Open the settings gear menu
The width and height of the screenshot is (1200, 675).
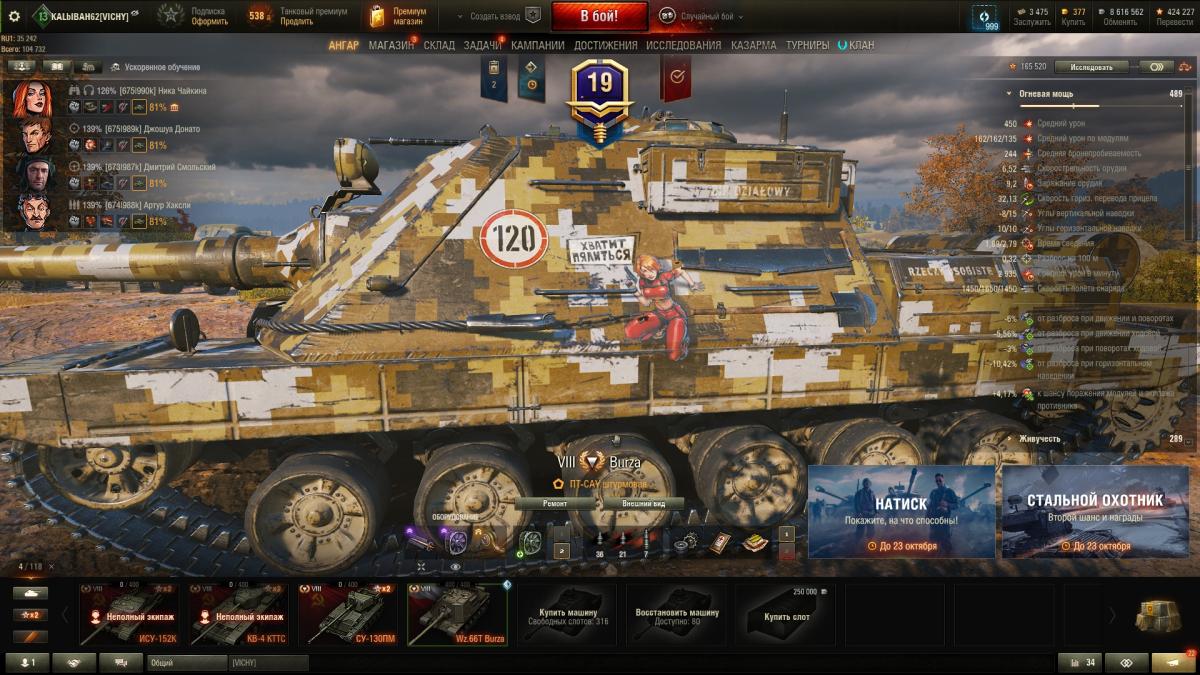14,16
